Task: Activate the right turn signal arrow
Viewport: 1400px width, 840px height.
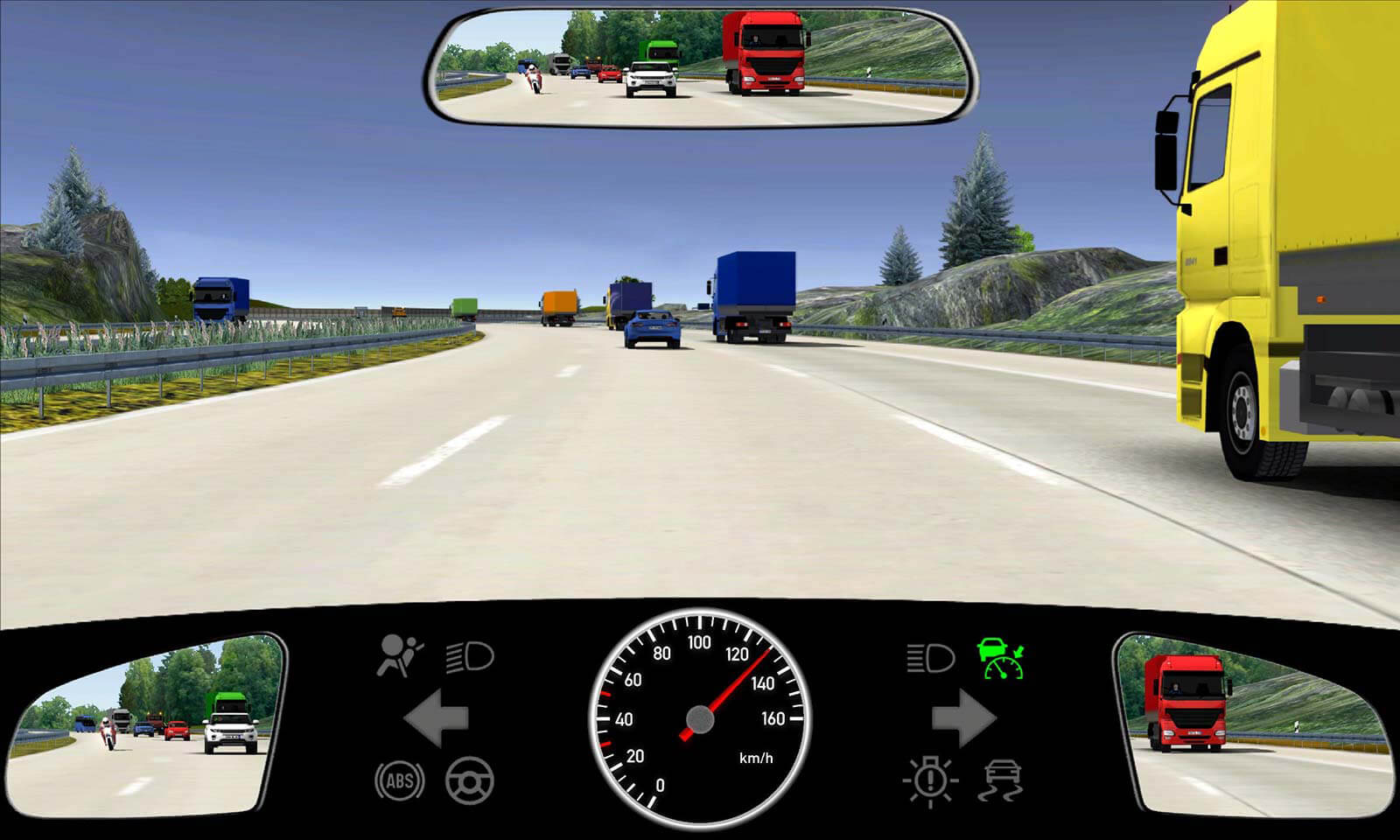Action: [963, 717]
